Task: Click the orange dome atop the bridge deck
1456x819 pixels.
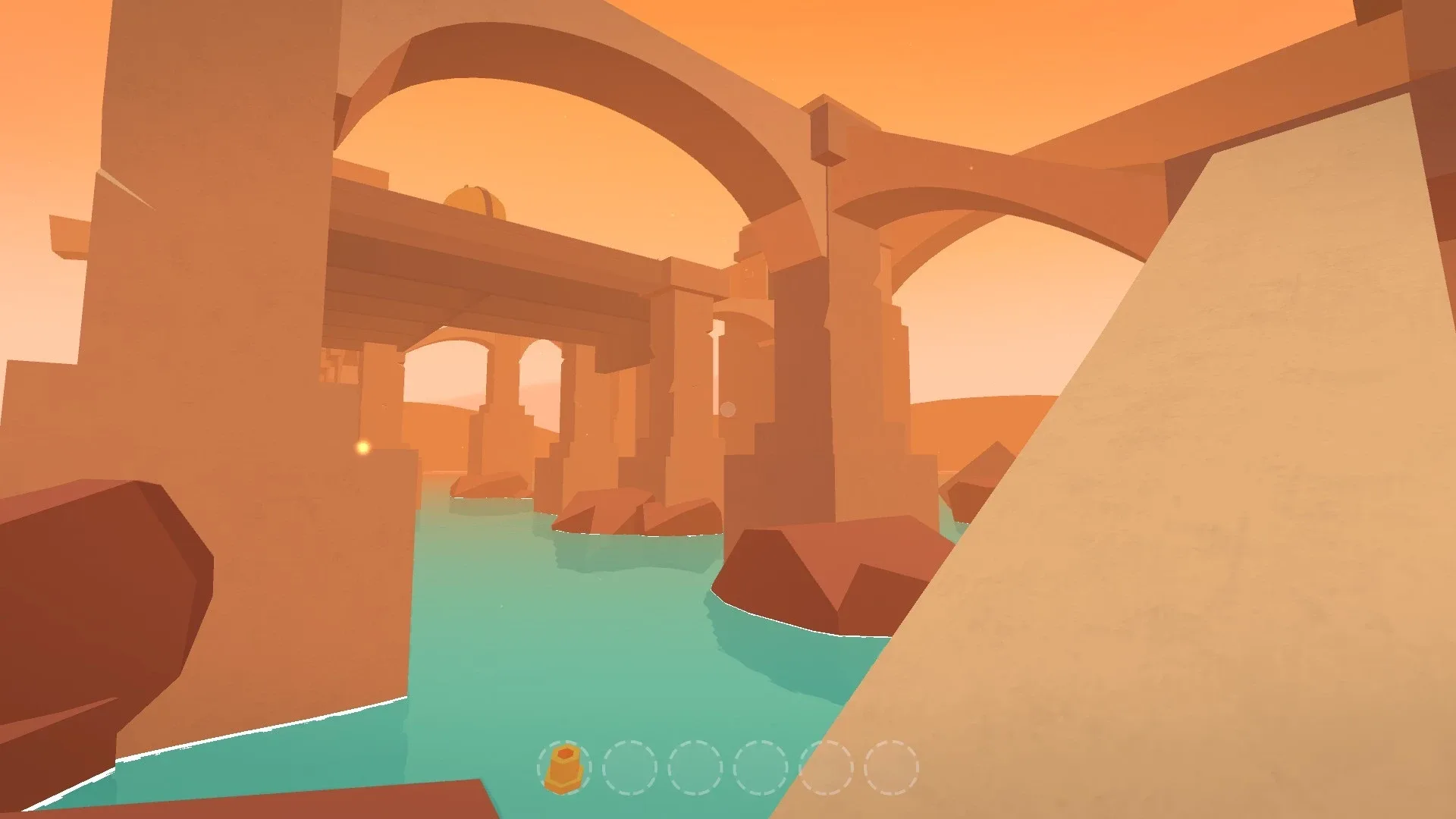Action: tap(476, 199)
